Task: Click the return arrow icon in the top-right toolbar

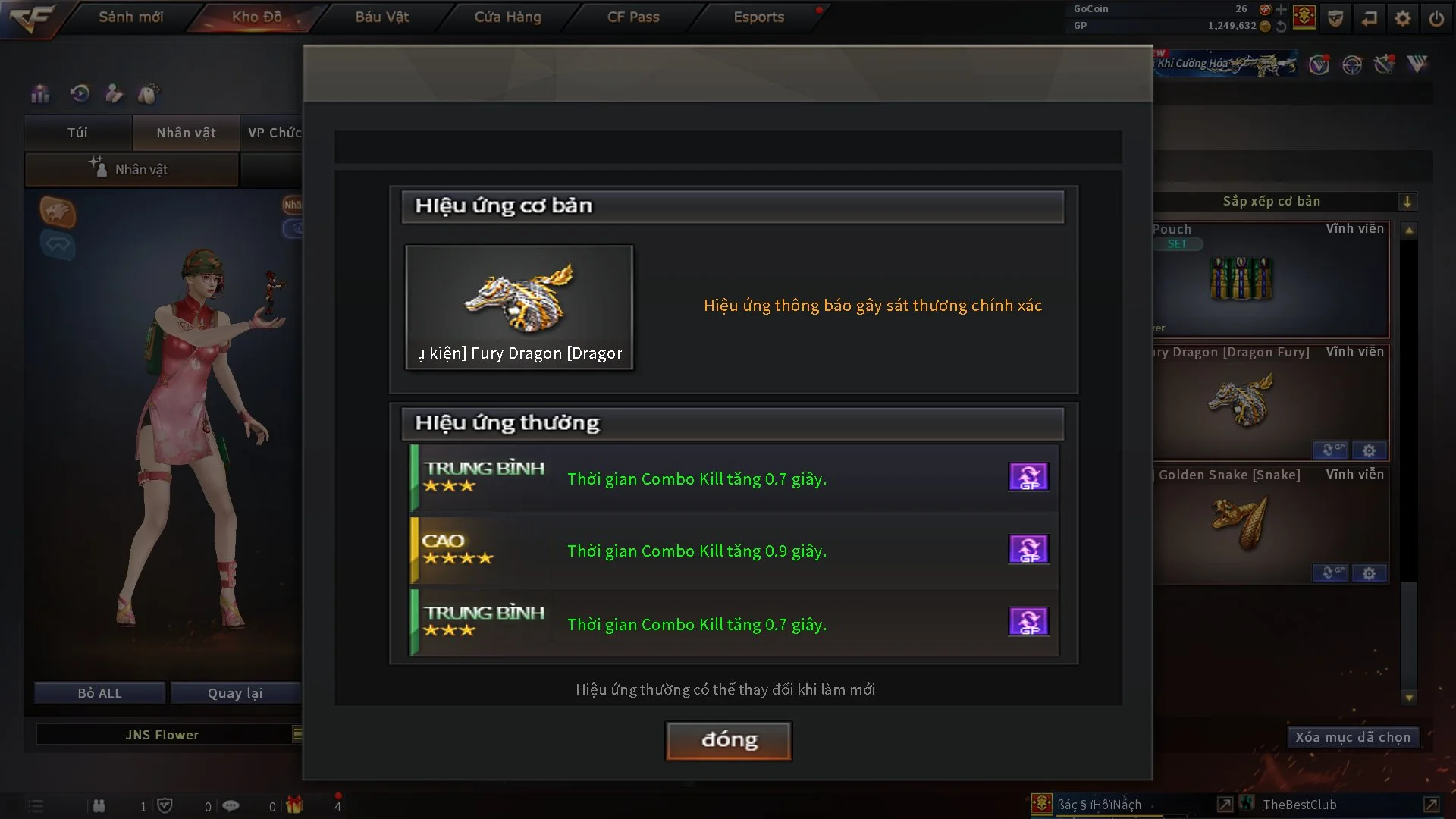Action: pos(1370,18)
